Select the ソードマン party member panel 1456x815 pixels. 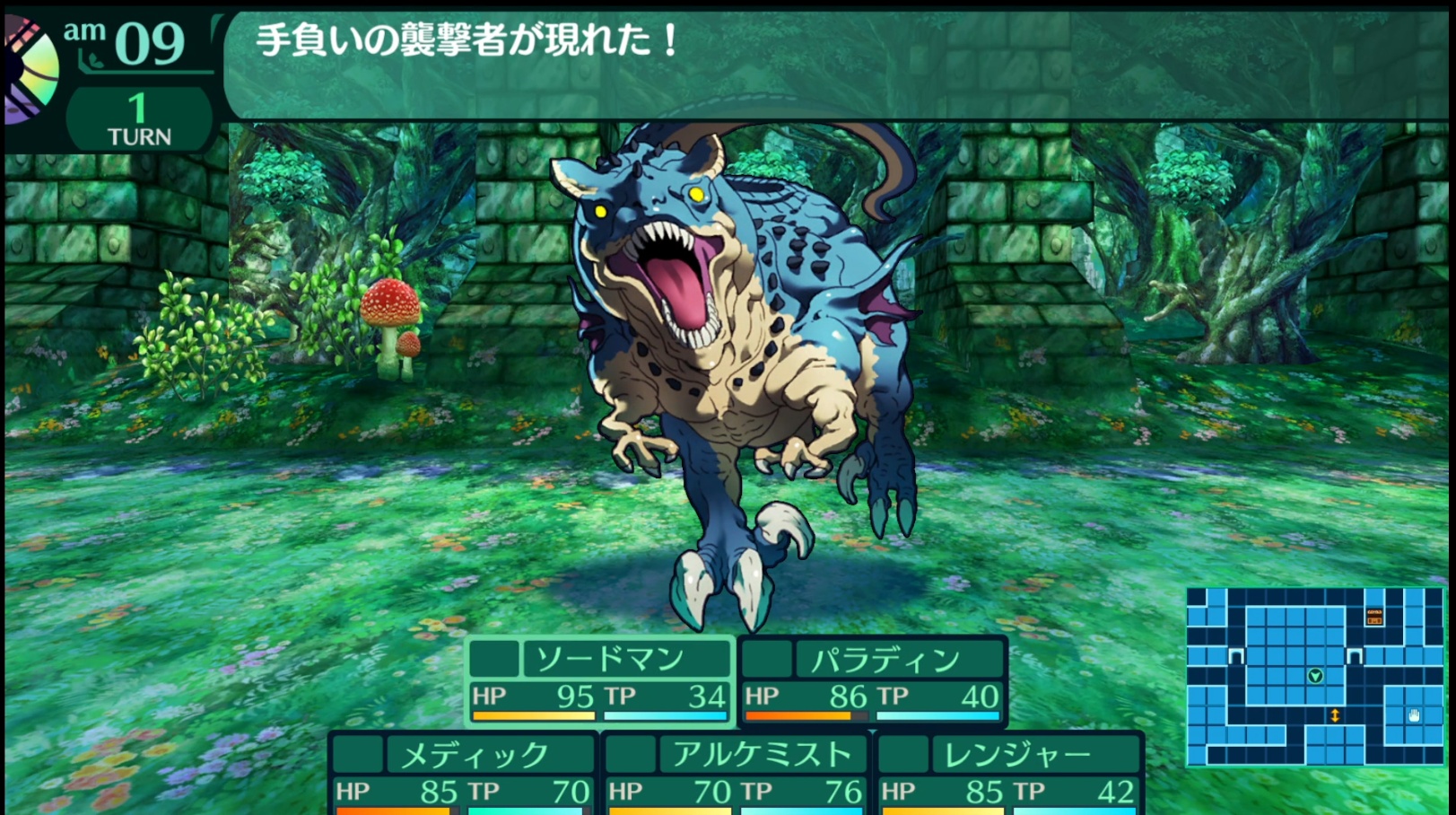pos(599,679)
